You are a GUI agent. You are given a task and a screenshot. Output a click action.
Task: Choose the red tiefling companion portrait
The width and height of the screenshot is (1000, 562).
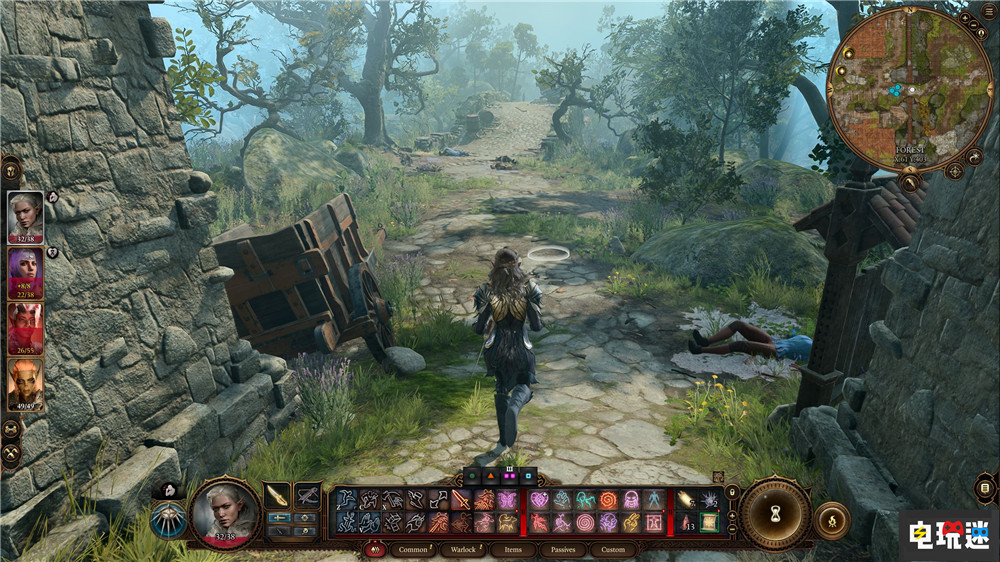(x=25, y=328)
